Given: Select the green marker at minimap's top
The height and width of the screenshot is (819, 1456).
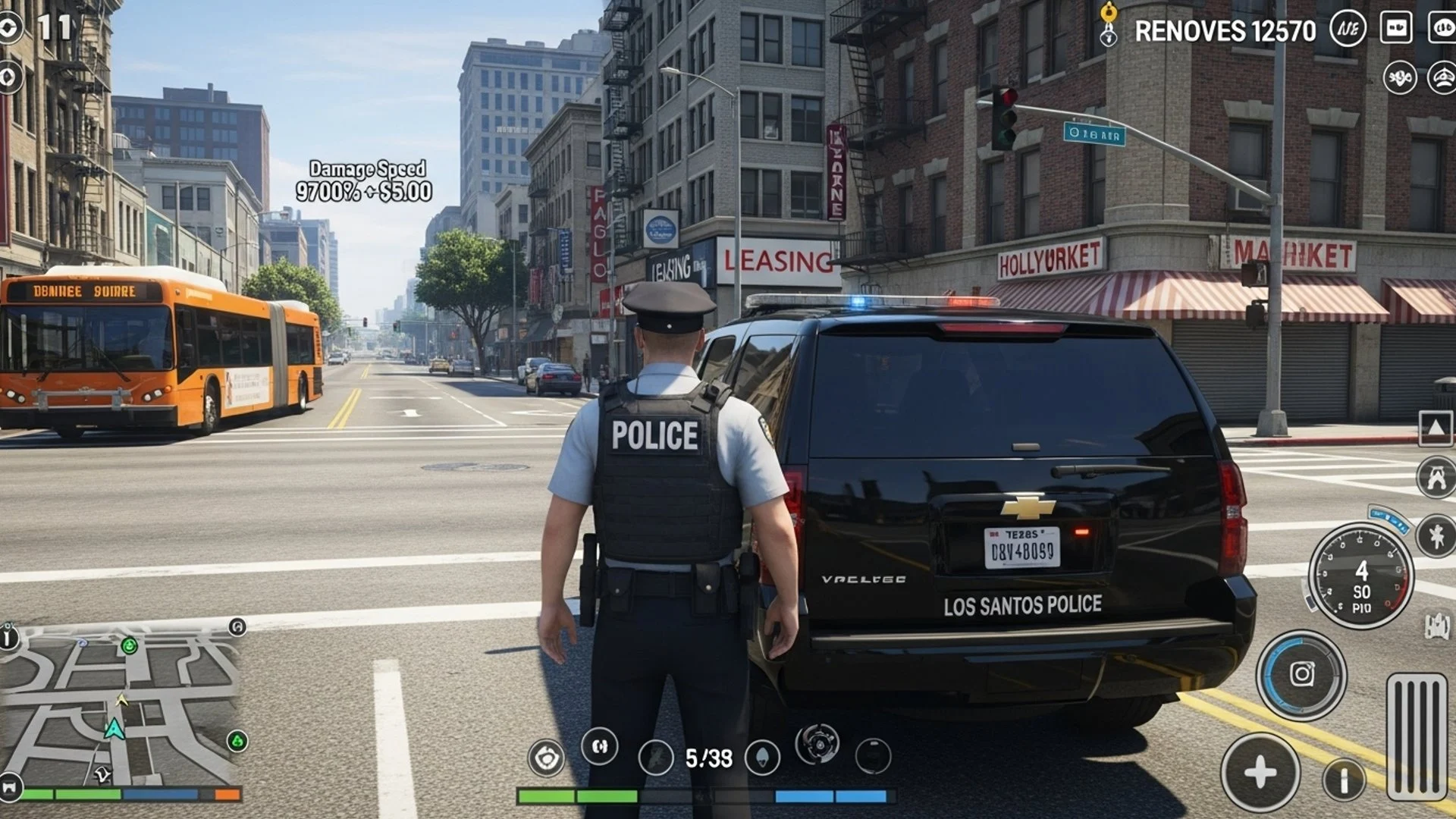Looking at the screenshot, I should click(130, 646).
